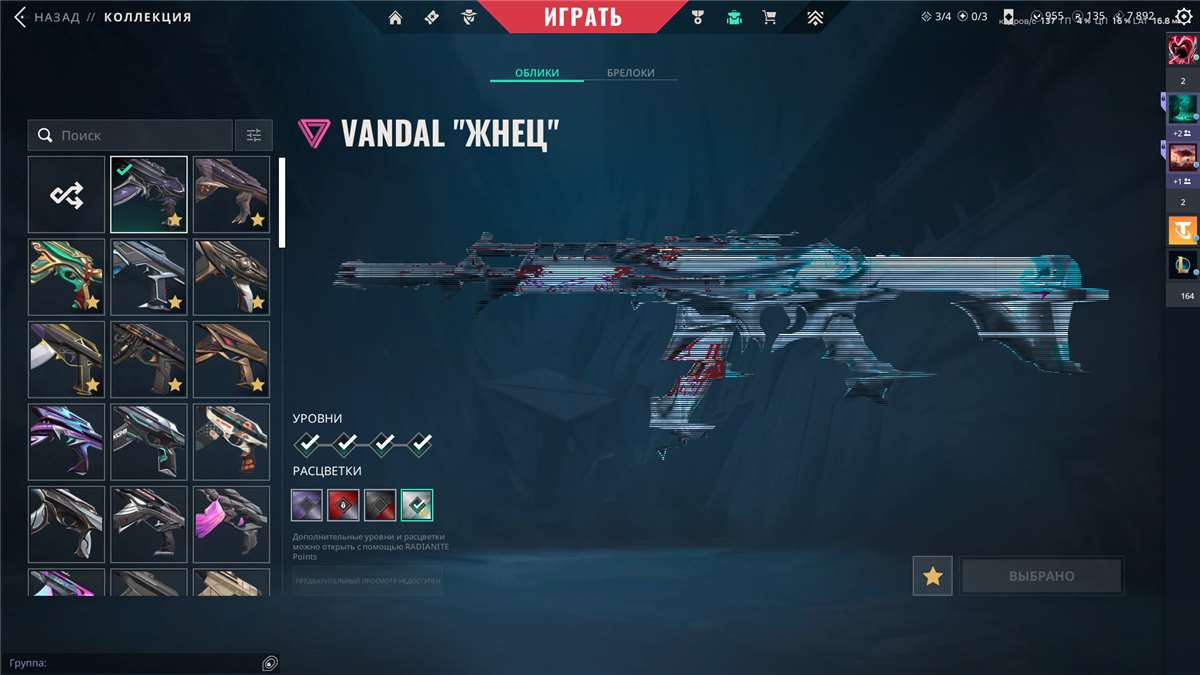
Task: Select the teal checkmarked color variant
Action: point(416,505)
